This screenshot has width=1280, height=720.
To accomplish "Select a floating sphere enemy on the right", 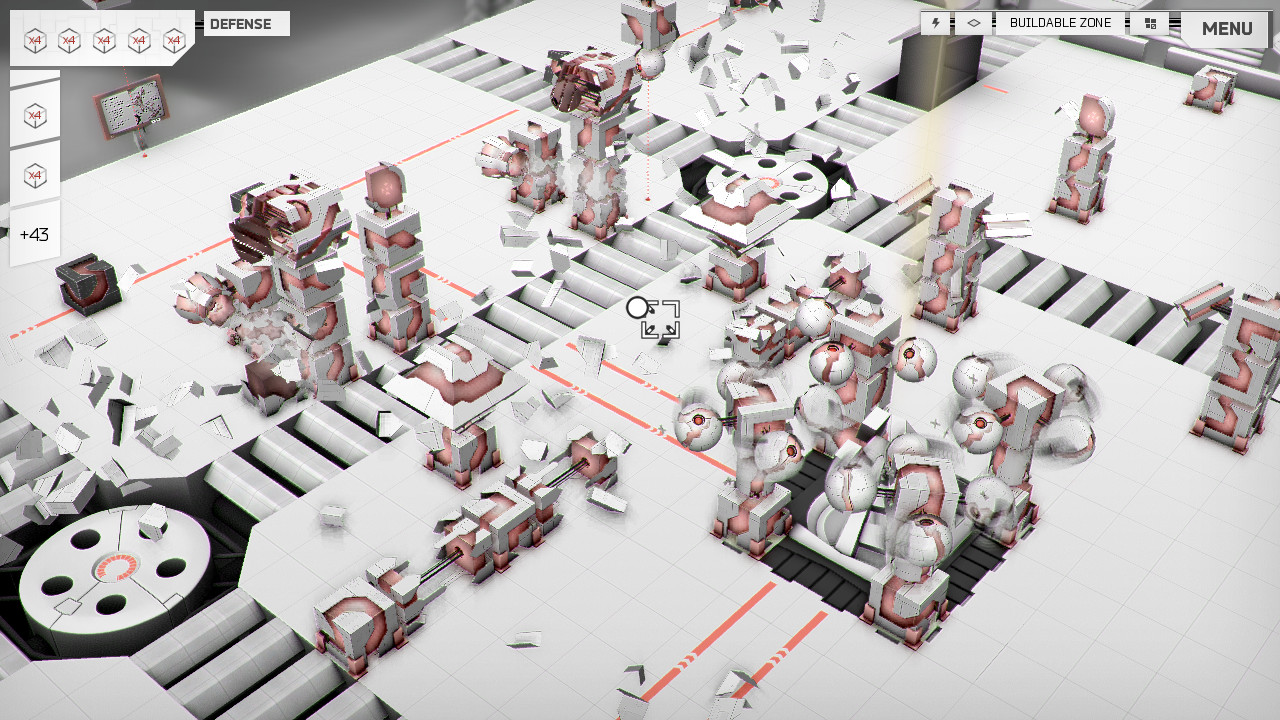I will click(x=975, y=425).
